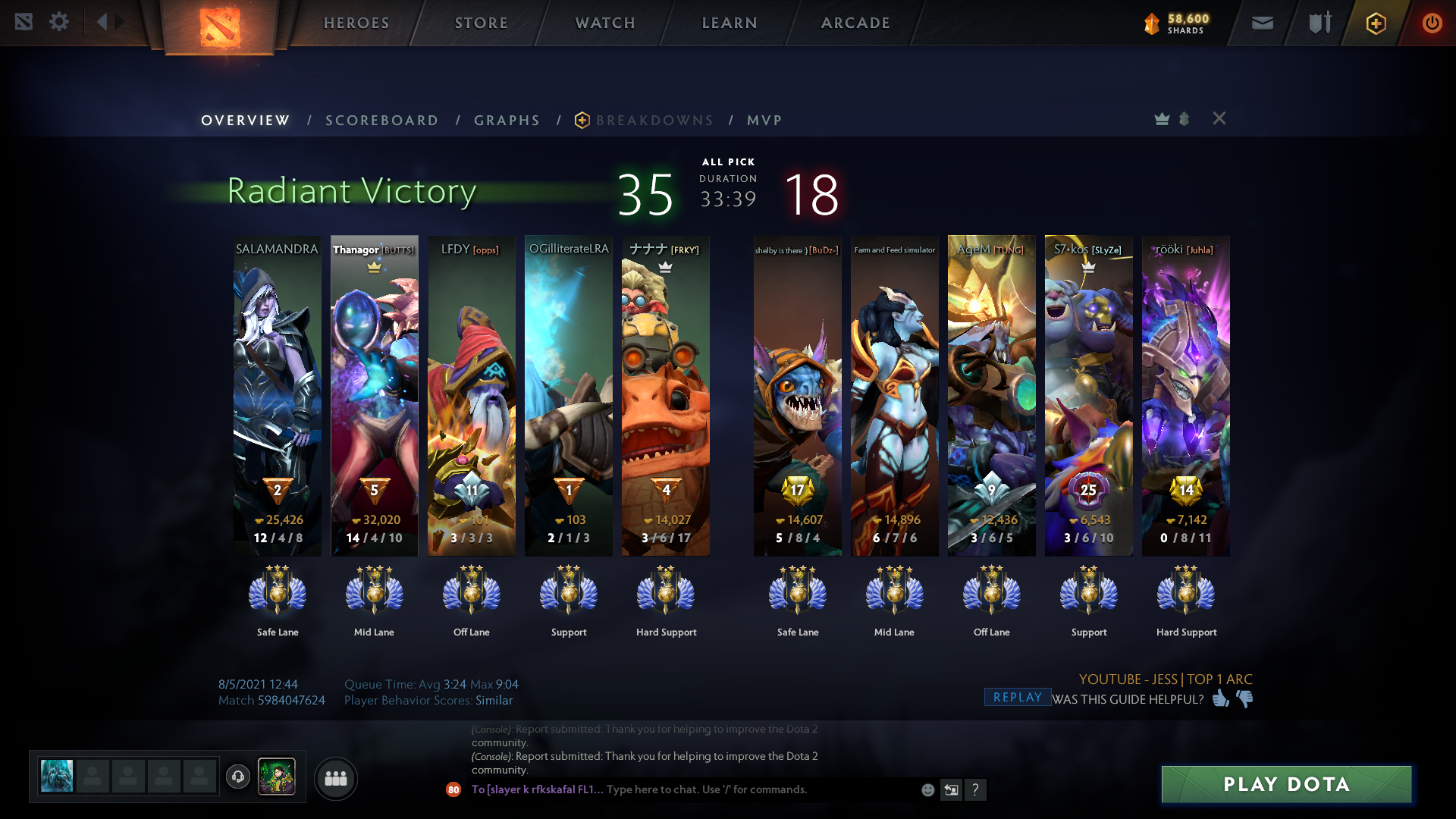Open the Heroes menu

tap(356, 23)
